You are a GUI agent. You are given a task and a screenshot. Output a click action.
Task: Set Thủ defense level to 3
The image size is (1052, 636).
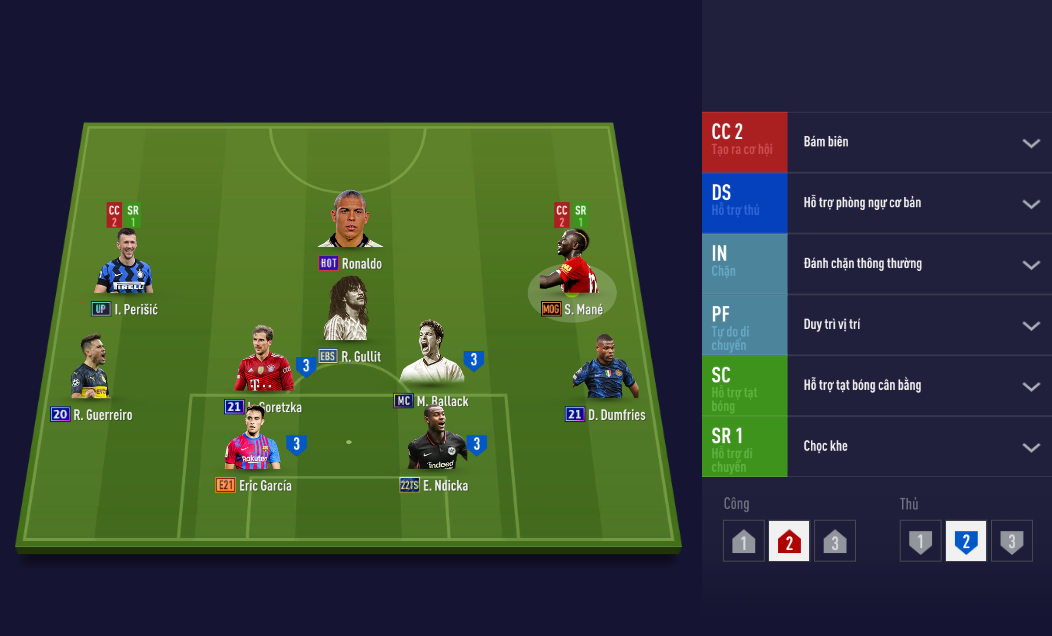1011,541
